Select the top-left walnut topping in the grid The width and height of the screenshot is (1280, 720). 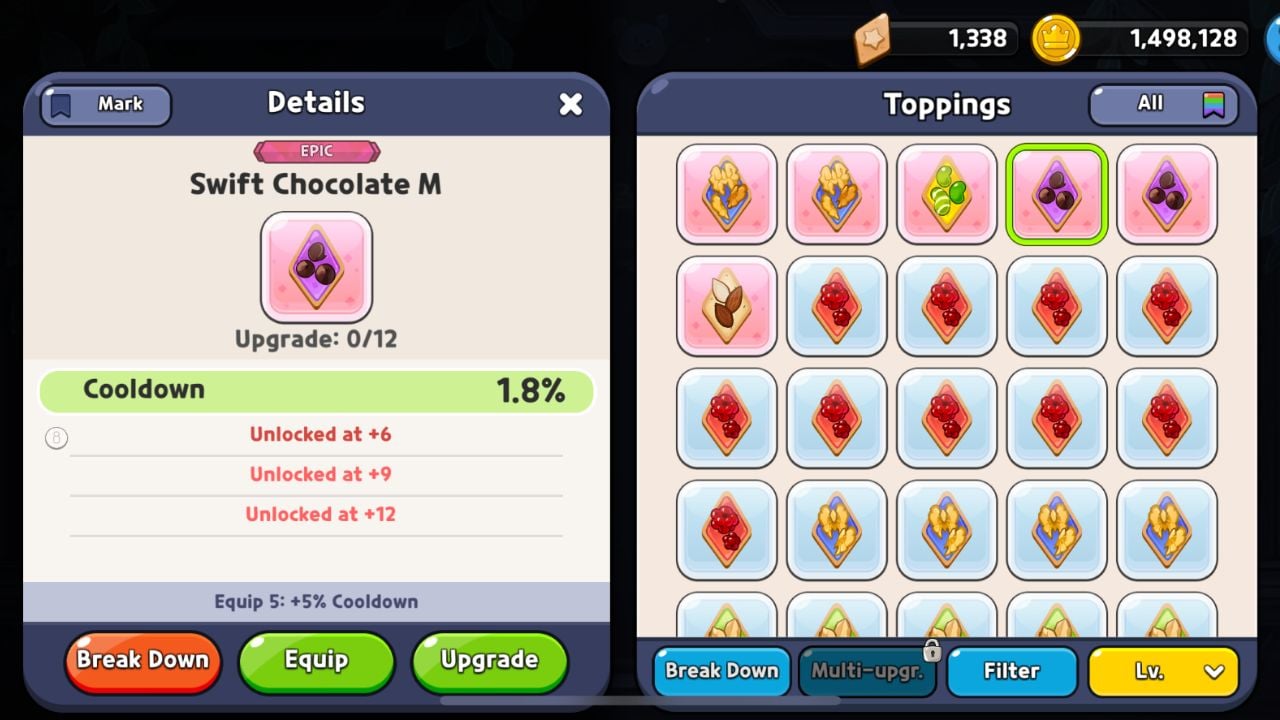pos(726,194)
